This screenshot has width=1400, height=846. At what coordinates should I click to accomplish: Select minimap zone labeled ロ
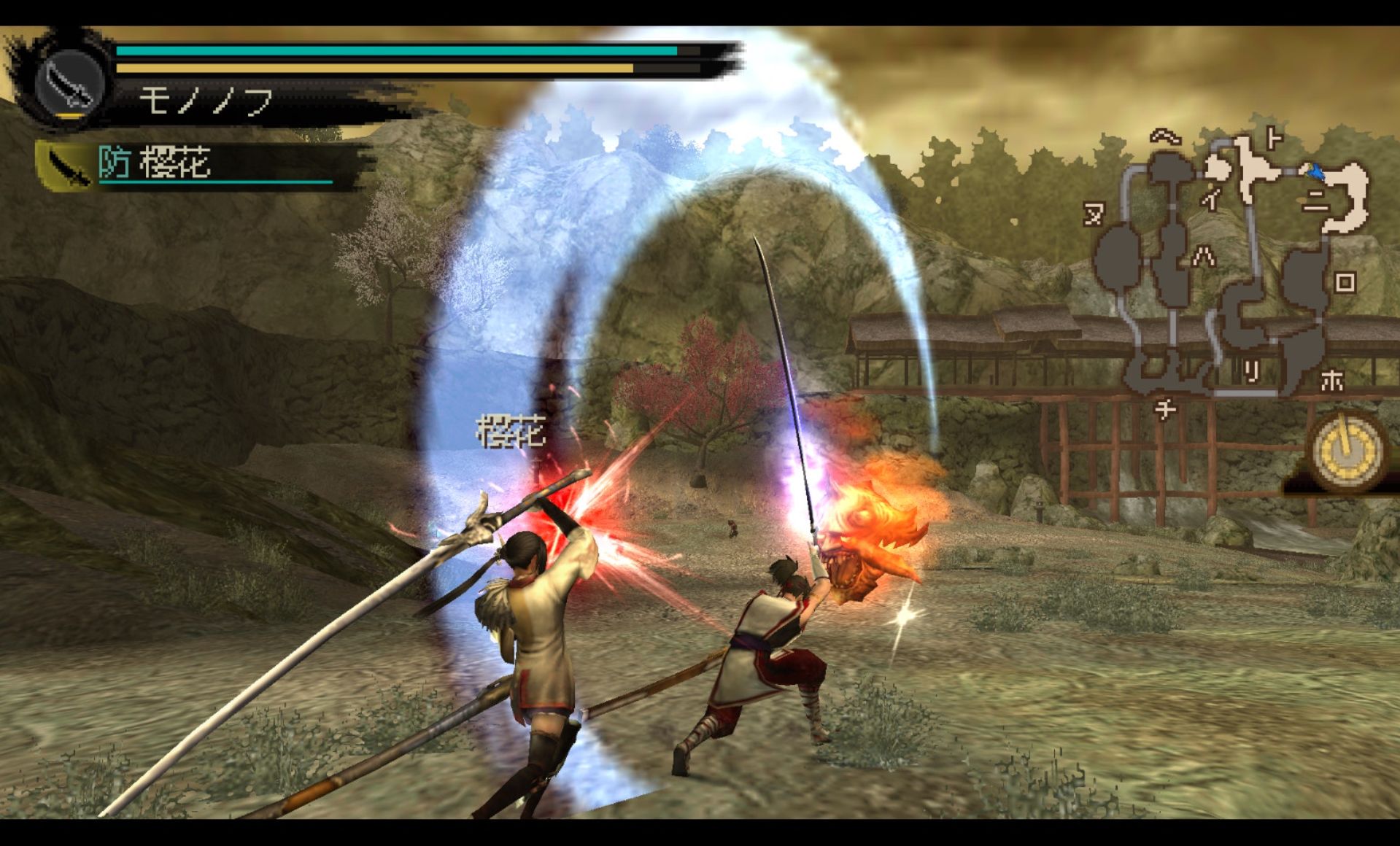point(1345,282)
